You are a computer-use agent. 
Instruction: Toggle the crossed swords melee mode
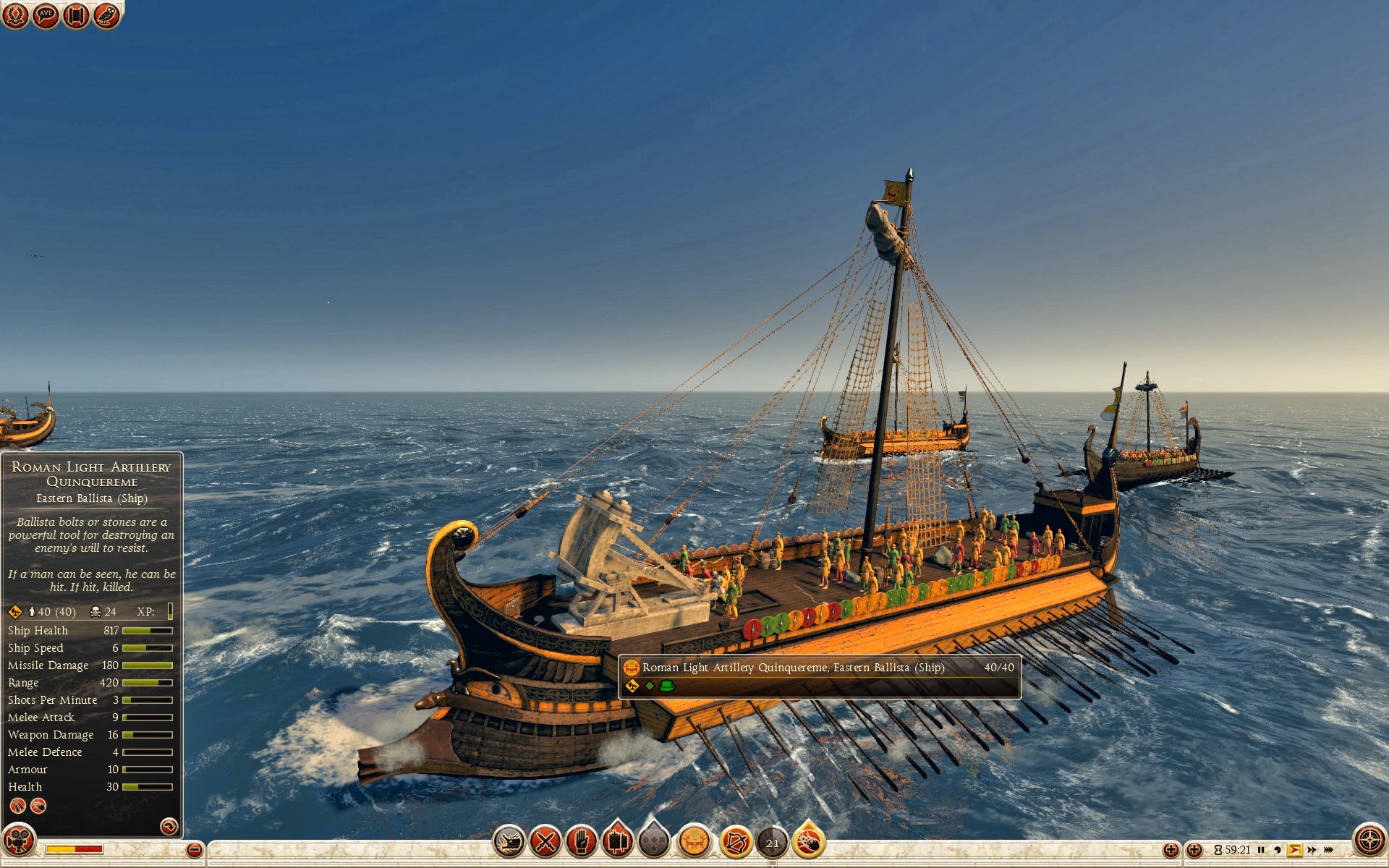pyautogui.click(x=545, y=842)
